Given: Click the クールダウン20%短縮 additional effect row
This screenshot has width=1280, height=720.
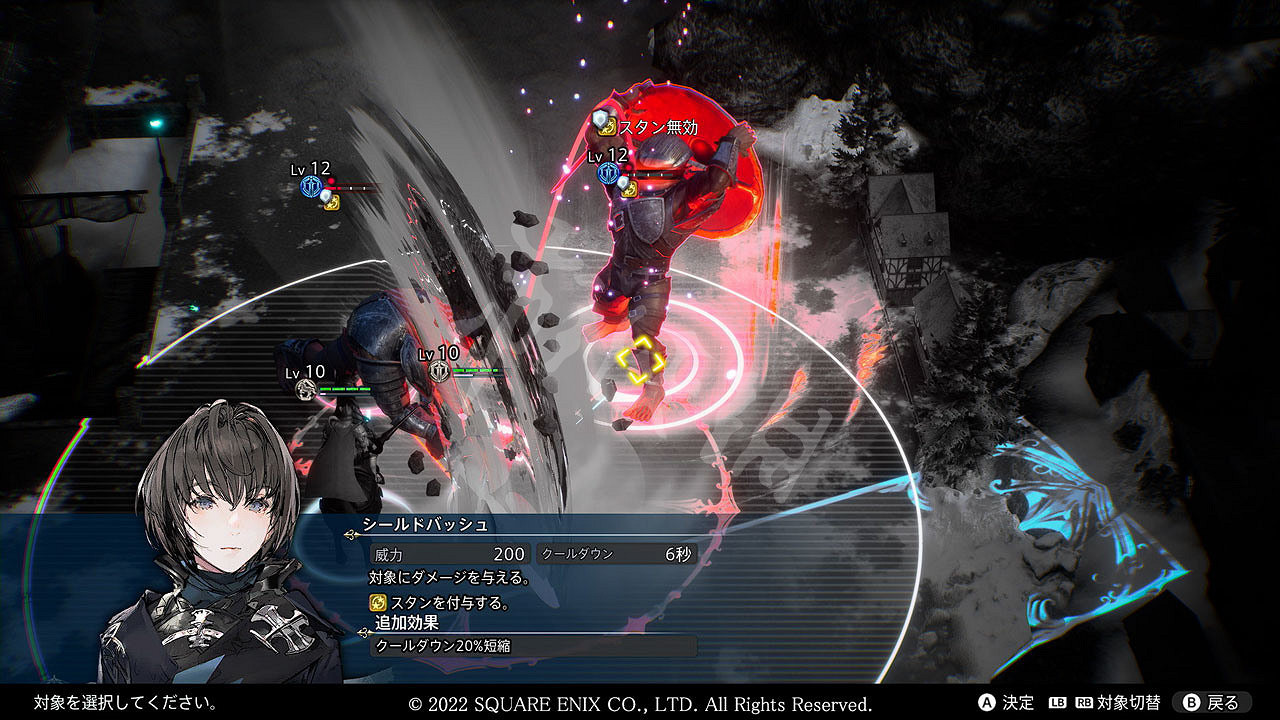Looking at the screenshot, I should click(x=533, y=646).
